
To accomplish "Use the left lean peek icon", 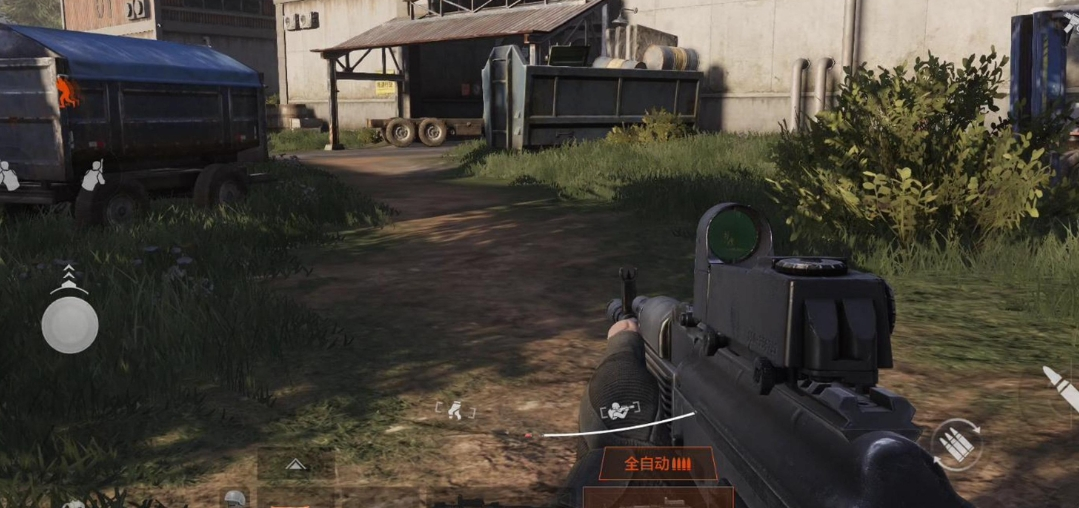I will [x=8, y=176].
